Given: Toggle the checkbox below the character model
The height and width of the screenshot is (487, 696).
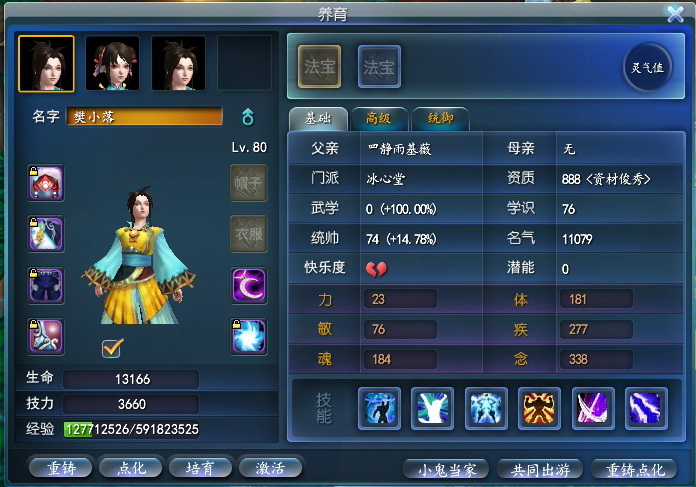Looking at the screenshot, I should click(x=113, y=348).
